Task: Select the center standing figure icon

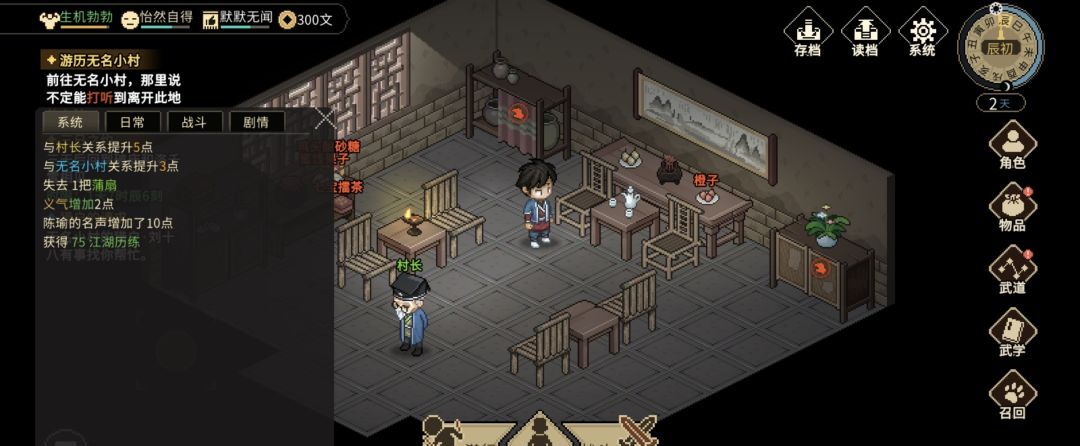Action: pos(538,432)
